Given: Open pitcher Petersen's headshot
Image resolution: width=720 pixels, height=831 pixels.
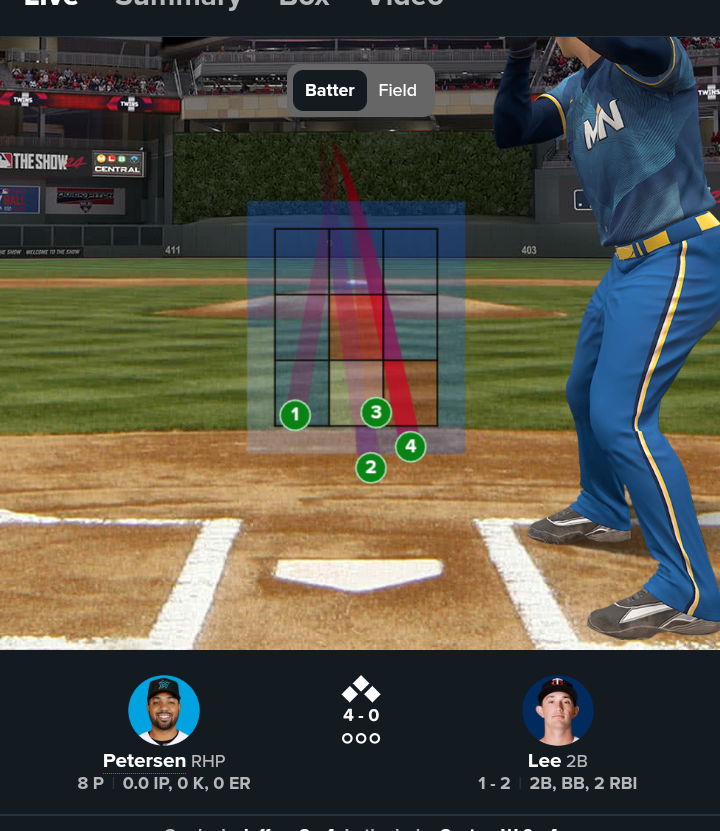Looking at the screenshot, I should (164, 710).
